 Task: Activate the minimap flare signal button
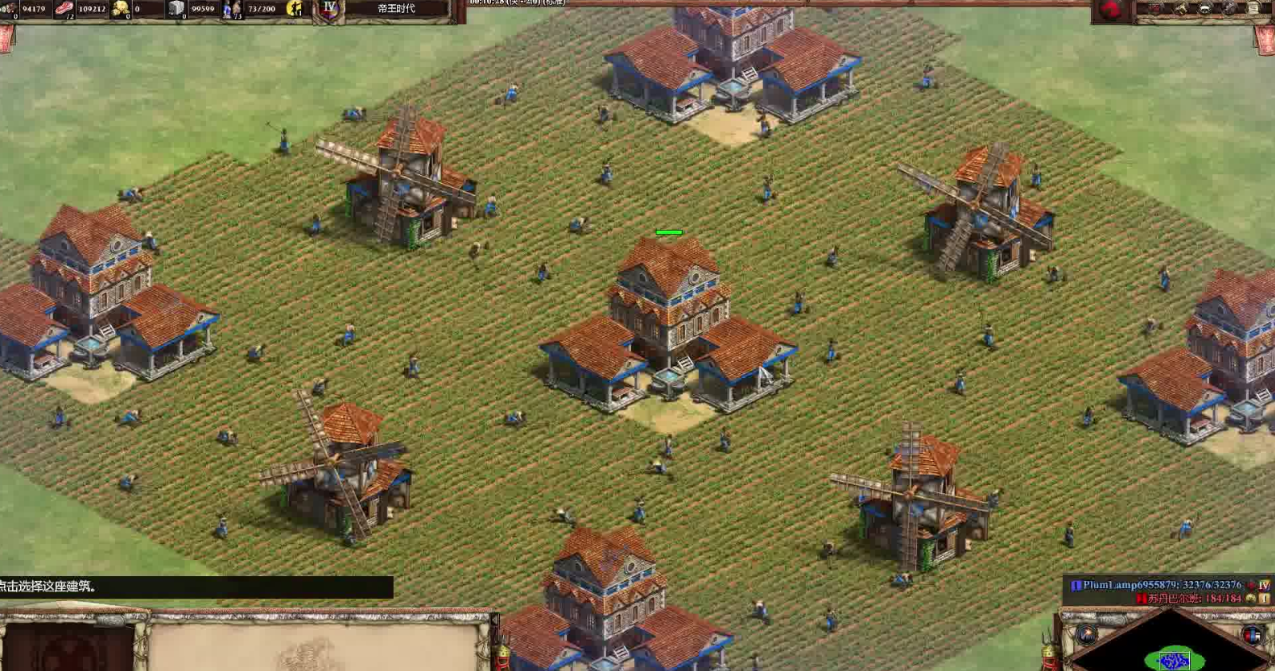pyautogui.click(x=1087, y=634)
